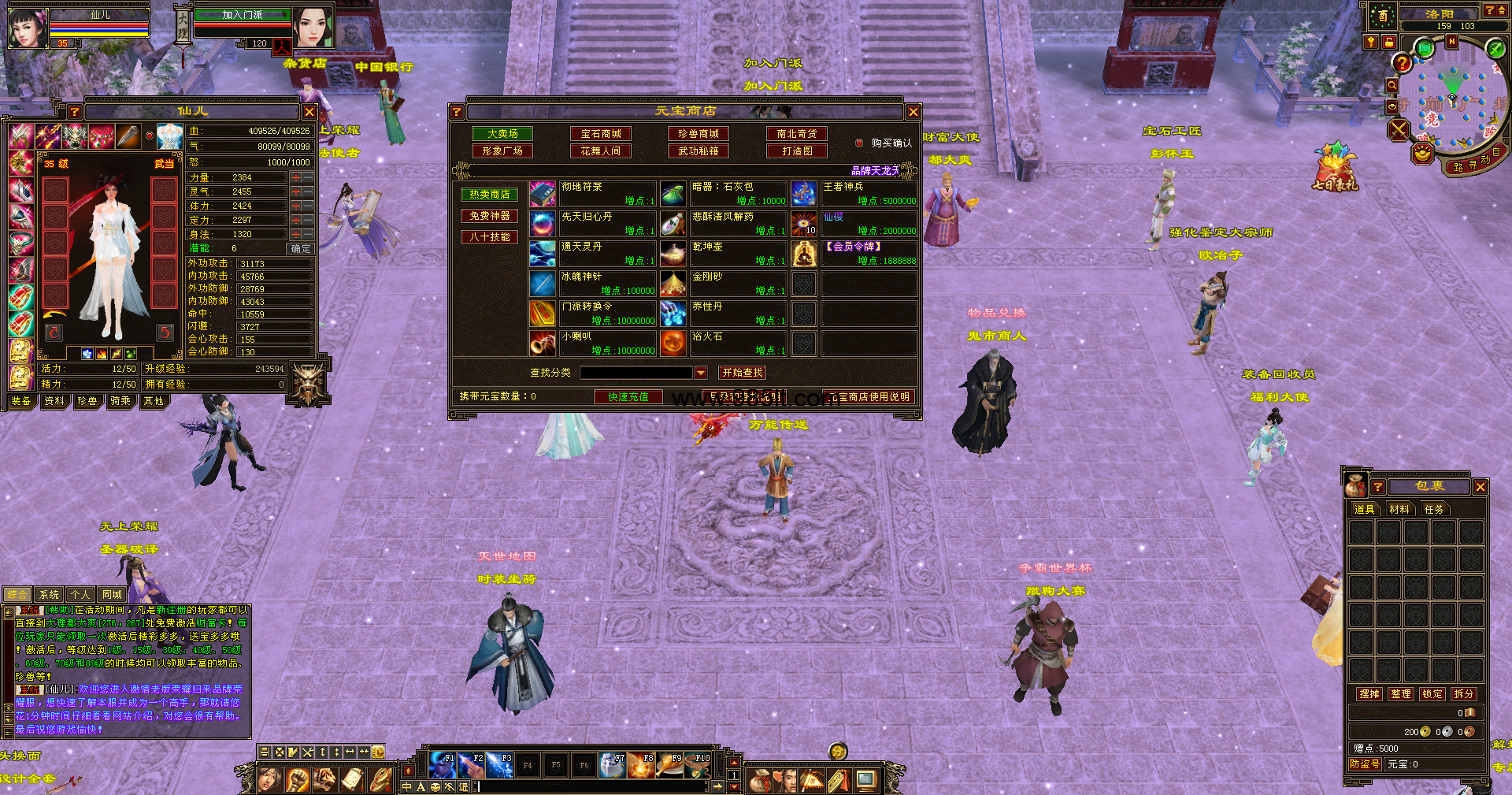This screenshot has height=795, width=1512.
Task: Show the 八十技能 side category
Action: (x=489, y=237)
